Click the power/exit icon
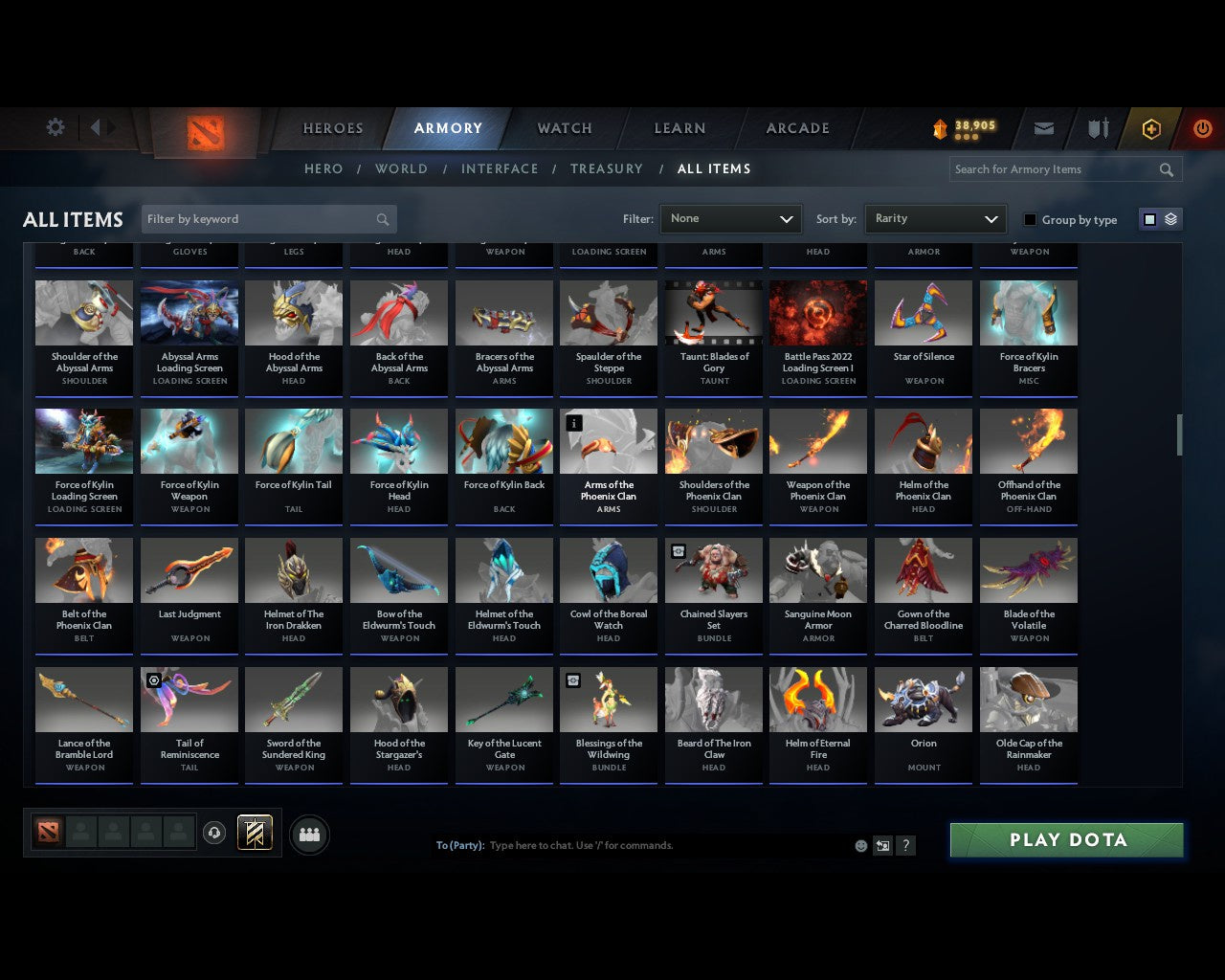Screen dimensions: 1225x980 click(x=1202, y=127)
